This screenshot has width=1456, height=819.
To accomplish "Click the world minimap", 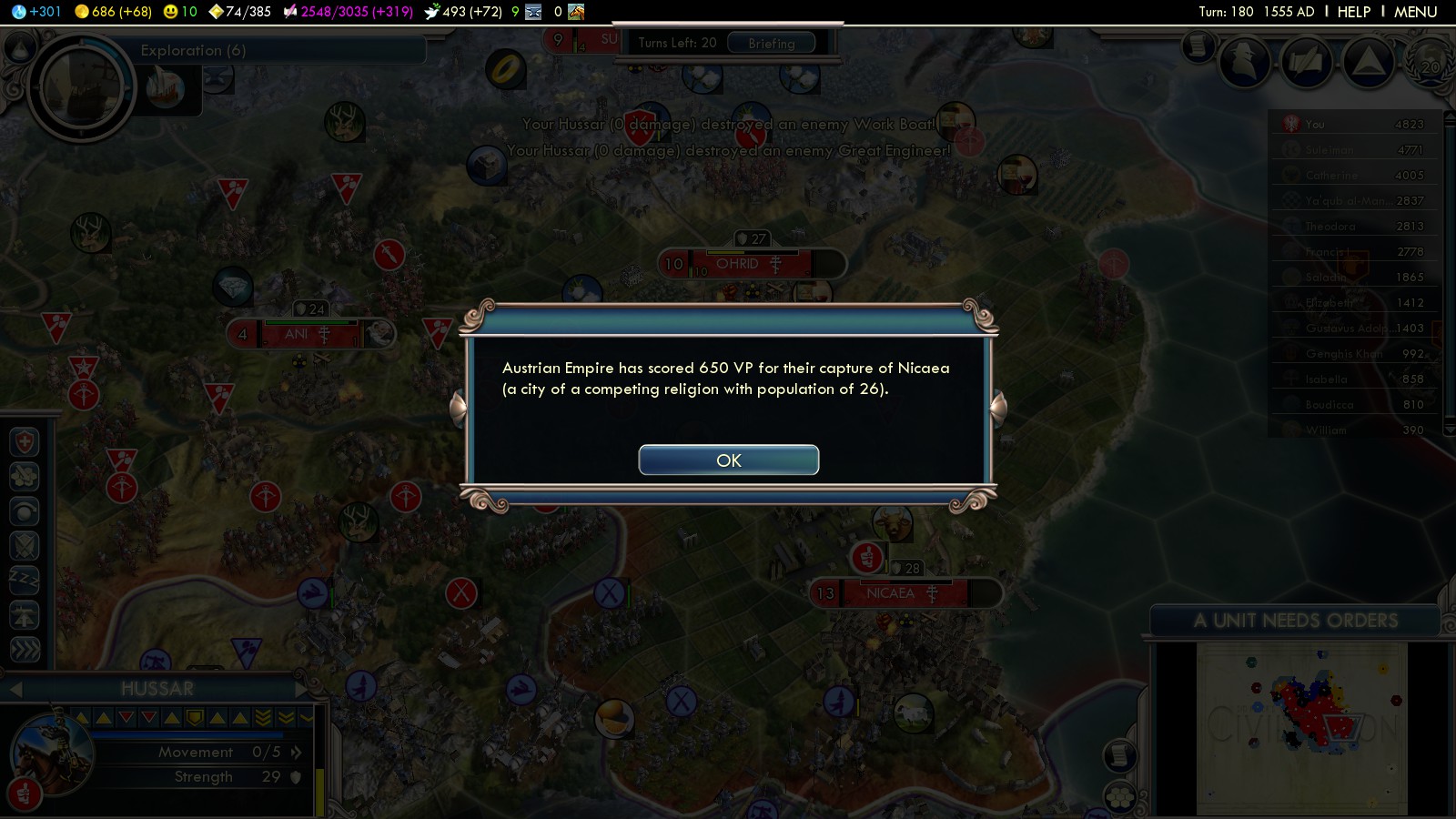I will [x=1301, y=728].
